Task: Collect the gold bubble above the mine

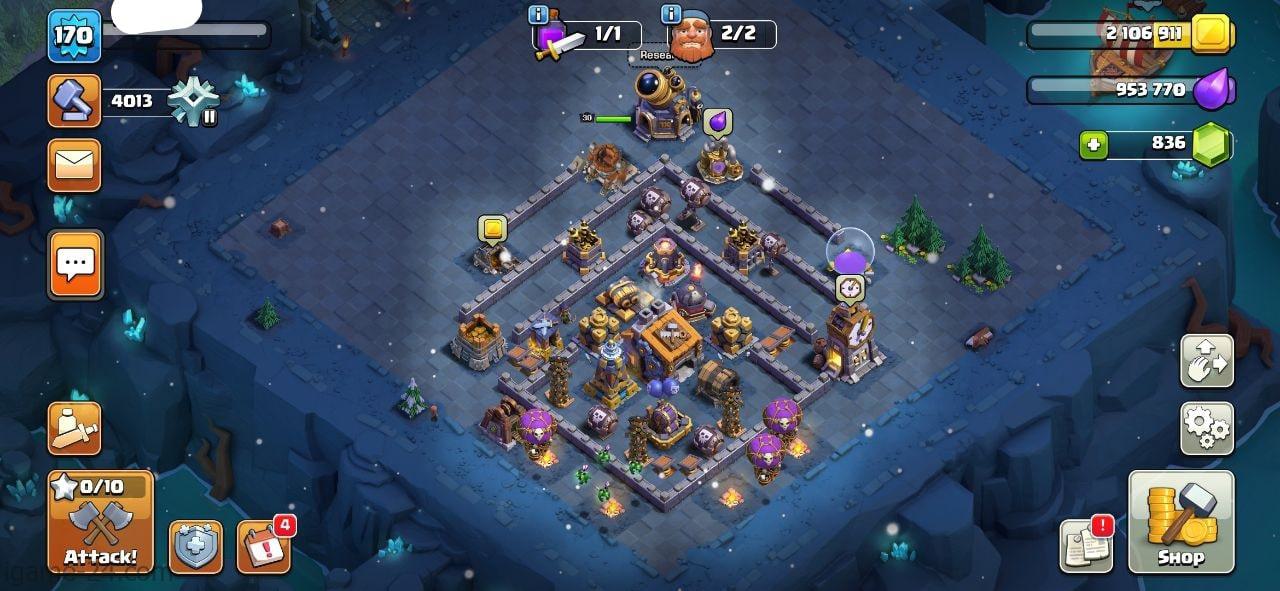Action: pyautogui.click(x=492, y=229)
